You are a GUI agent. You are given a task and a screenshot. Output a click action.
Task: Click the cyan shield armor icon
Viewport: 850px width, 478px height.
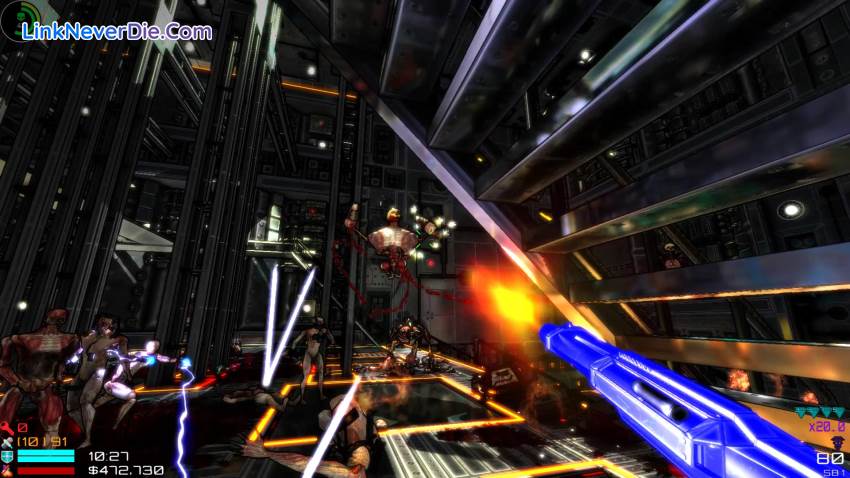click(7, 456)
